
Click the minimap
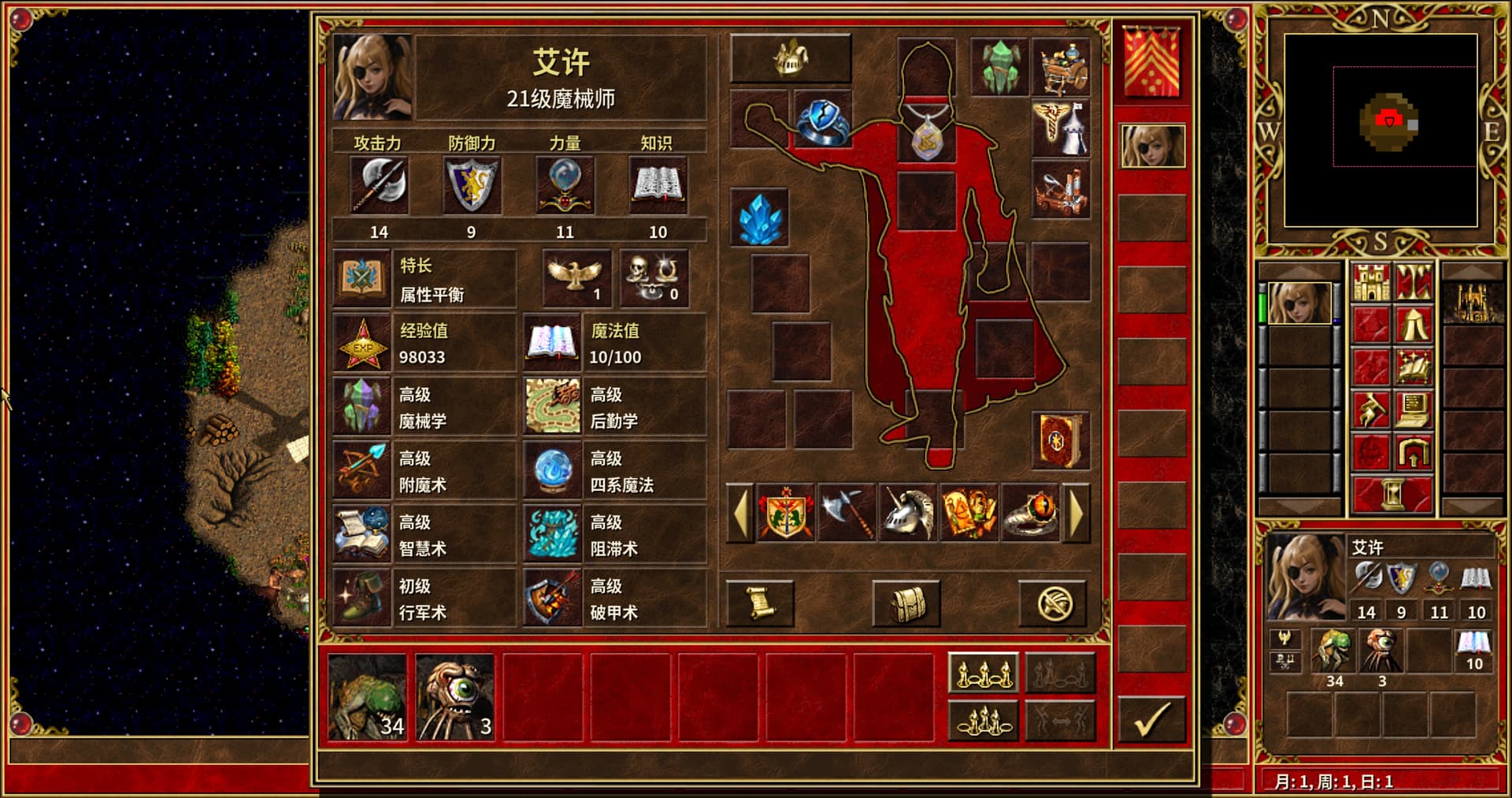coord(1380,130)
